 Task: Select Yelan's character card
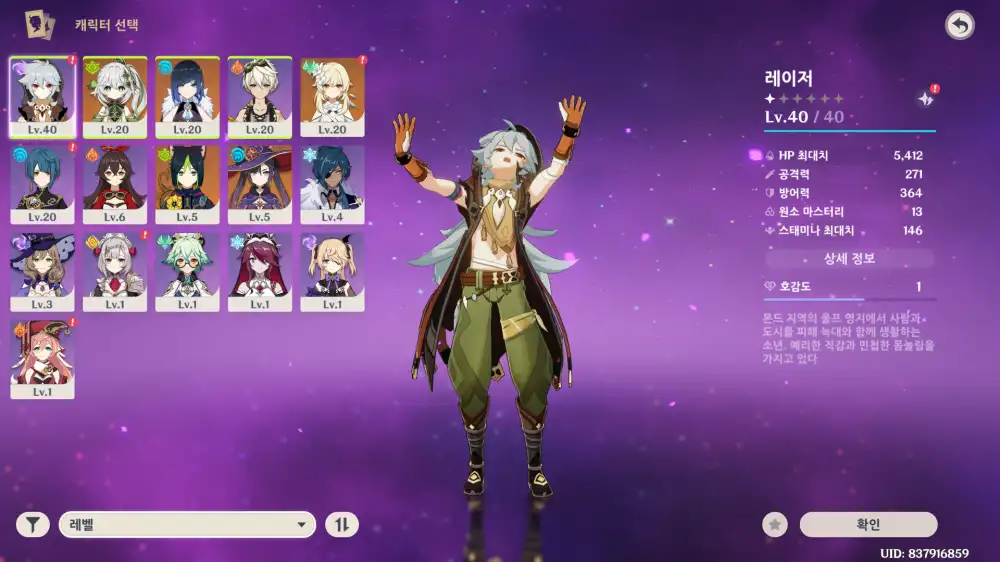[188, 97]
